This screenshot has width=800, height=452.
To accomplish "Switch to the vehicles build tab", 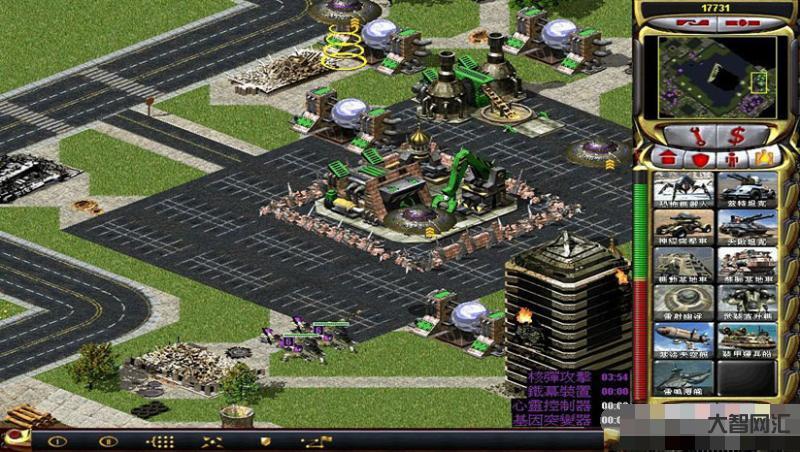I will [764, 158].
